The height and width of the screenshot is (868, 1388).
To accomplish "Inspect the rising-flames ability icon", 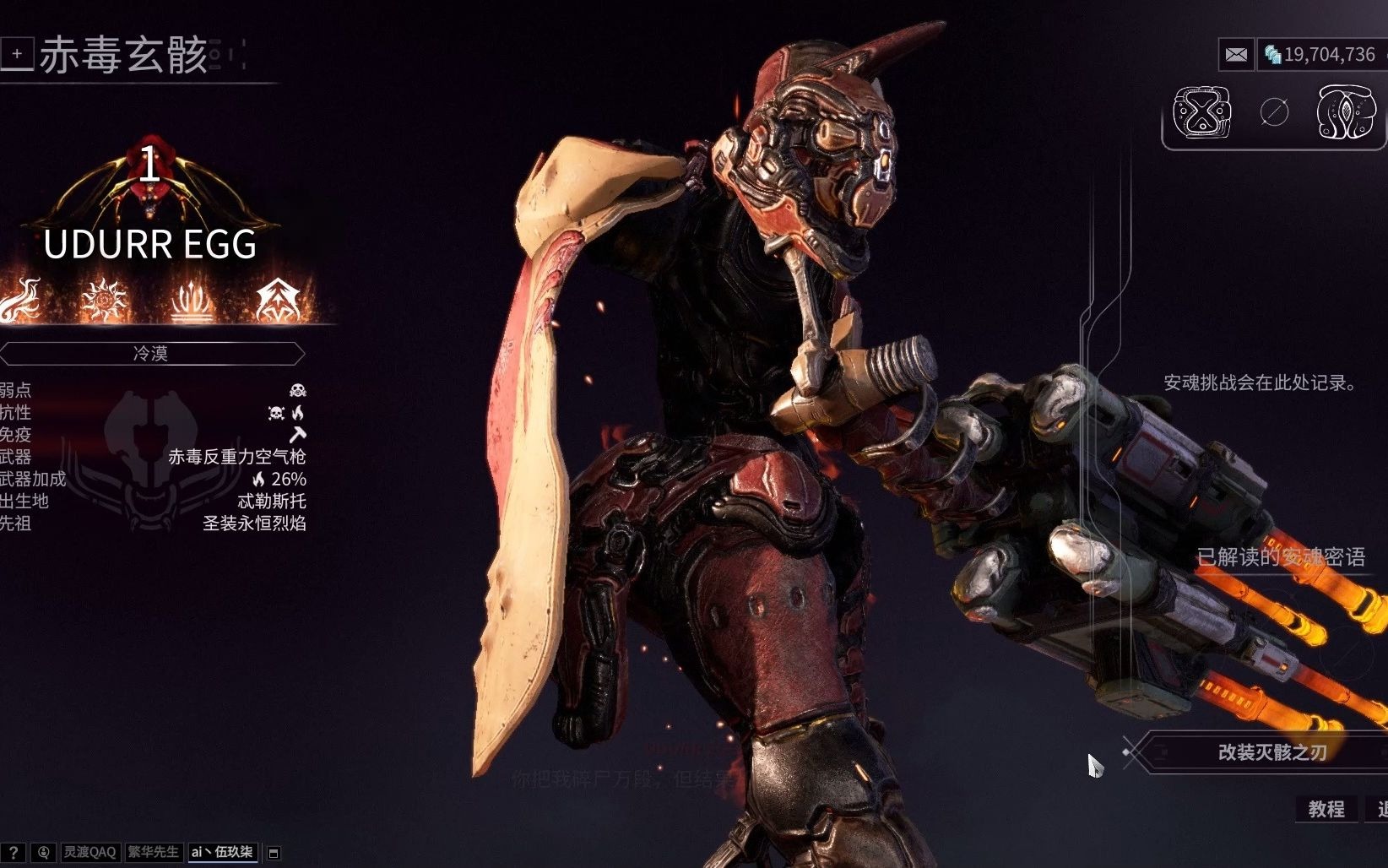I will tap(192, 302).
